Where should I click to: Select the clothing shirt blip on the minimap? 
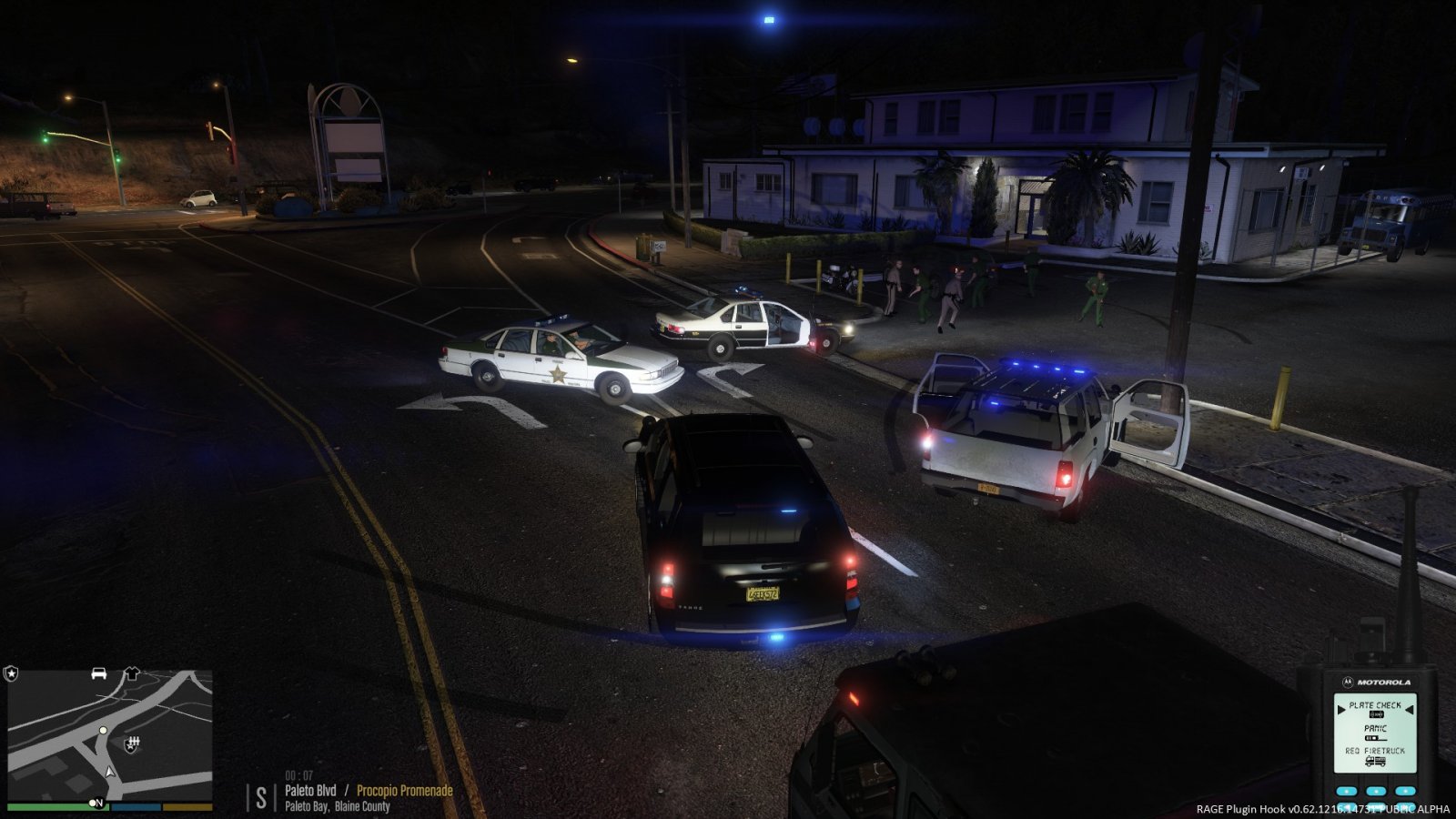pyautogui.click(x=131, y=673)
